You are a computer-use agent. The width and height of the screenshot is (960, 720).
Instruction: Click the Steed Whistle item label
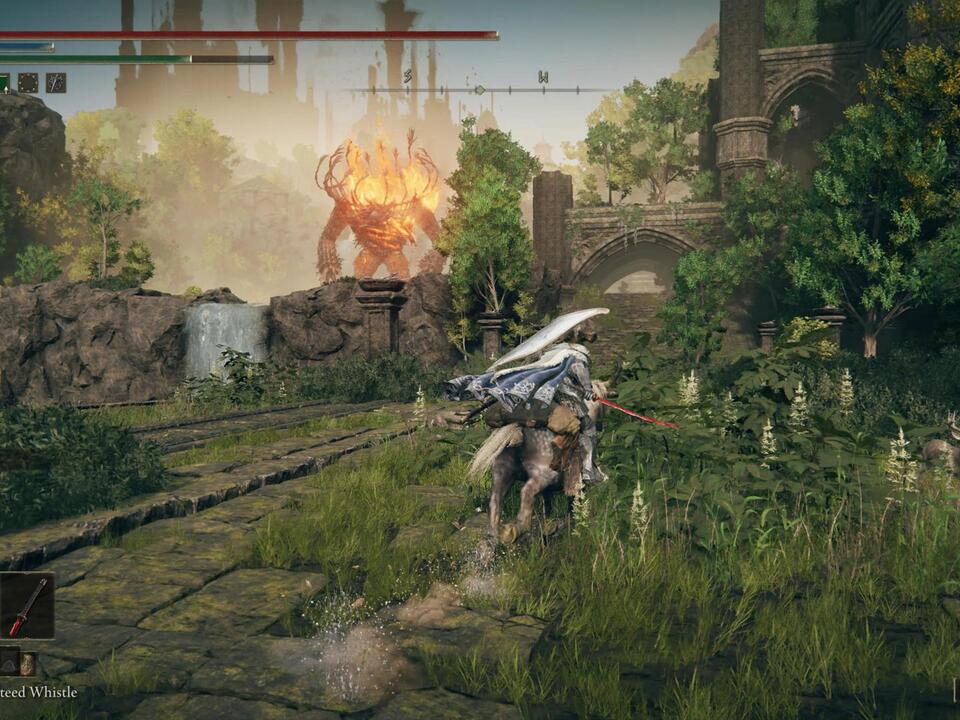[38, 692]
